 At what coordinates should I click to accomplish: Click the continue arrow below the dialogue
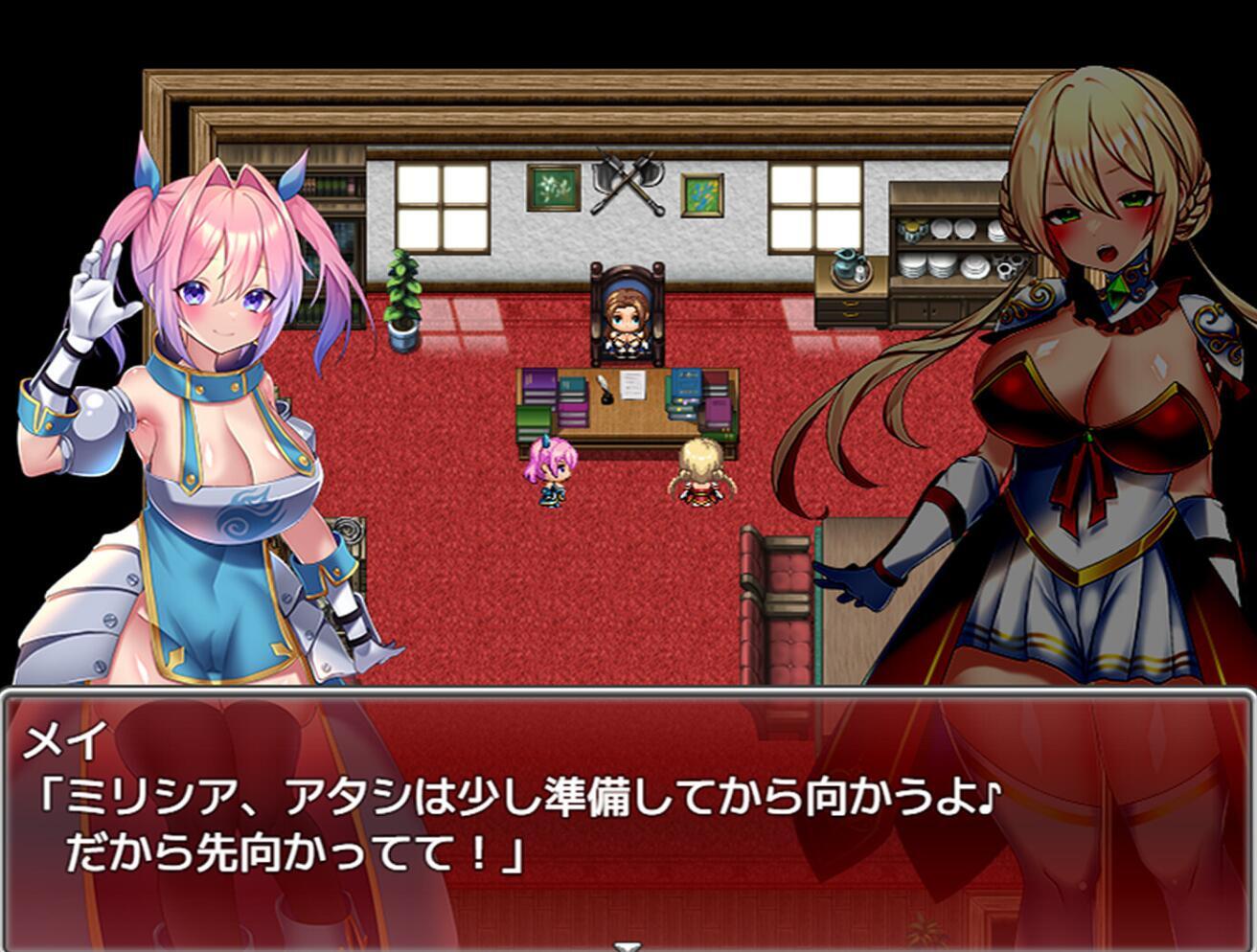pyautogui.click(x=627, y=945)
